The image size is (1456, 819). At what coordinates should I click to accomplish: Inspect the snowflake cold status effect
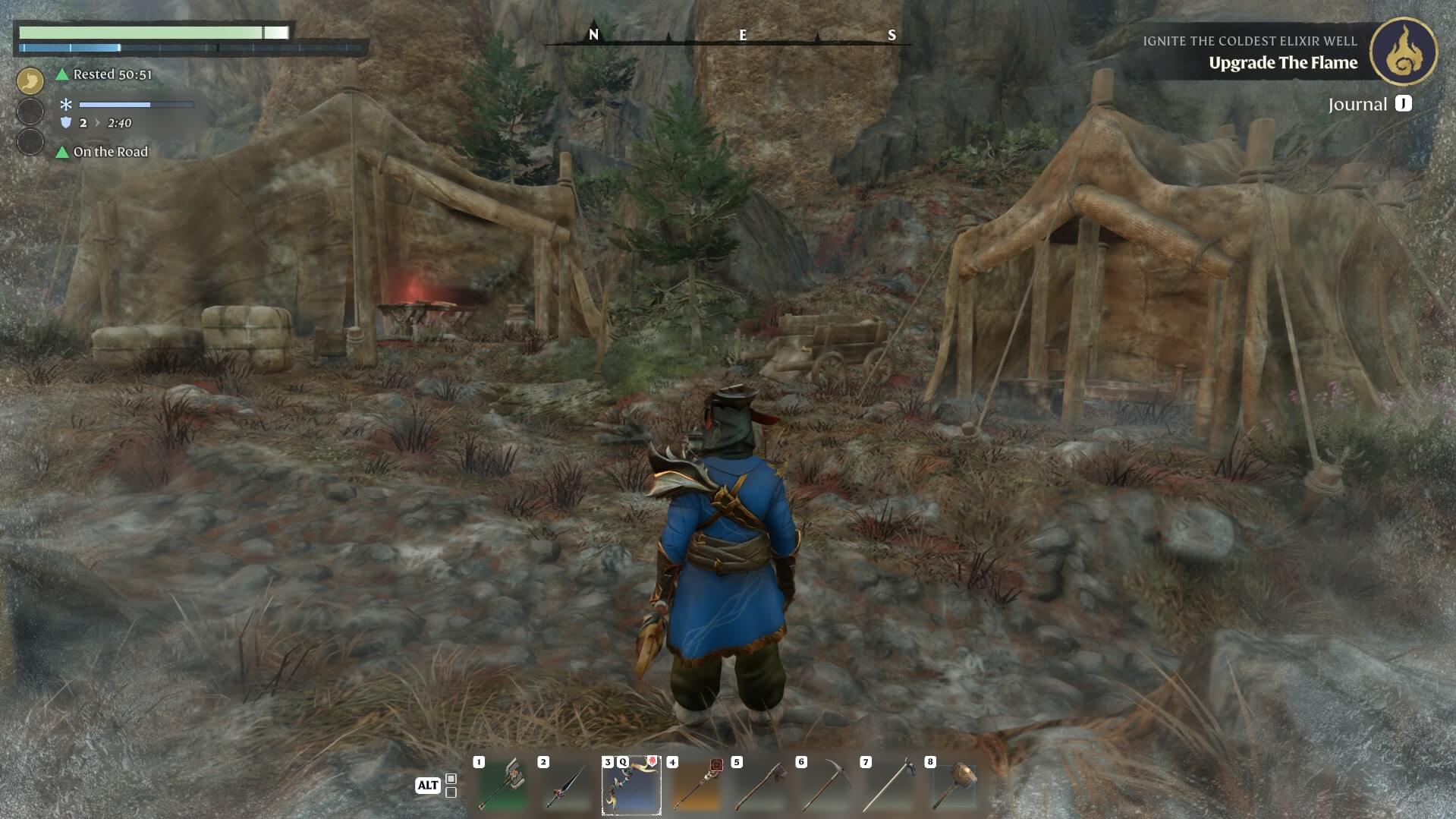click(66, 105)
